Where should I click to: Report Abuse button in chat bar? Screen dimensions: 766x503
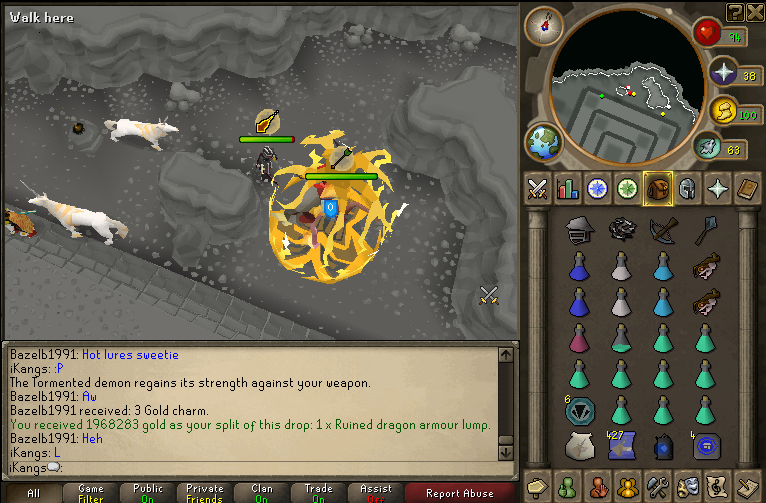pos(460,493)
